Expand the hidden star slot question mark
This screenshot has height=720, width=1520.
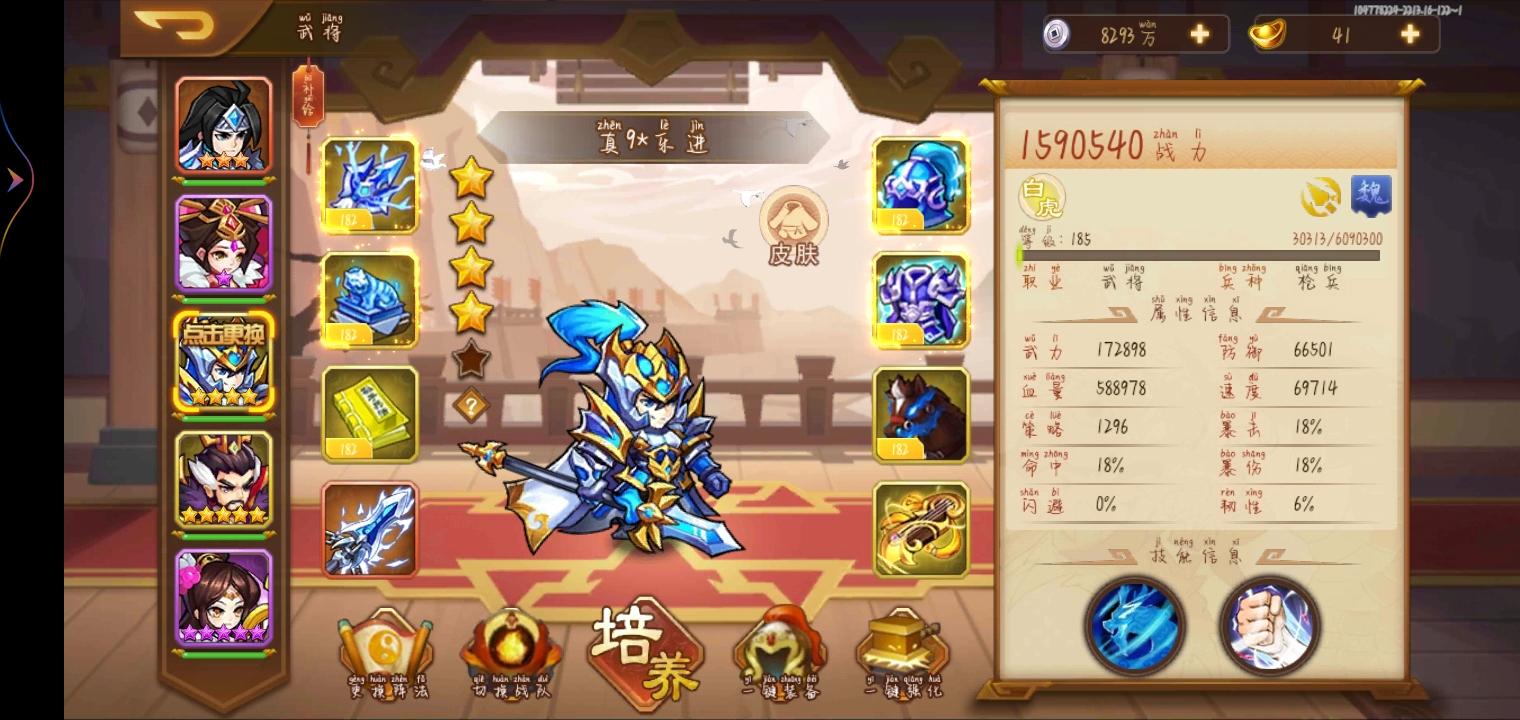click(x=470, y=399)
